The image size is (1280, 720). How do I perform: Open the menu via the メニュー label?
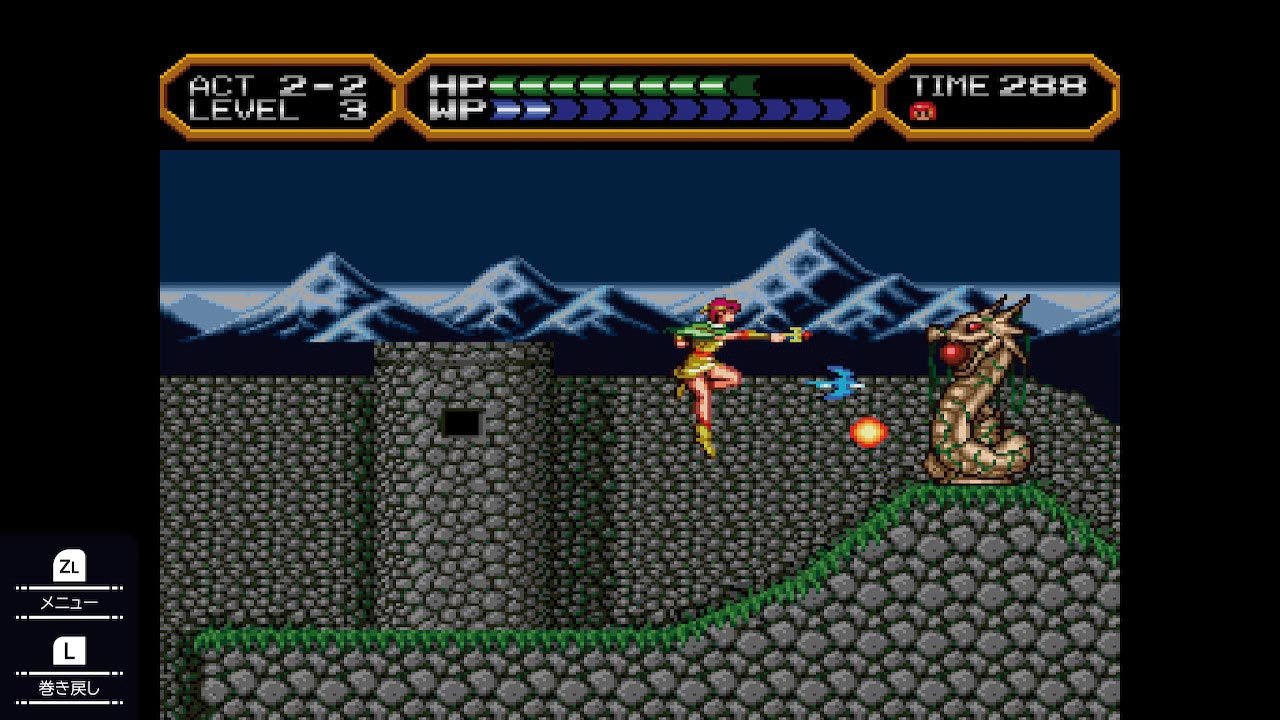pos(68,602)
